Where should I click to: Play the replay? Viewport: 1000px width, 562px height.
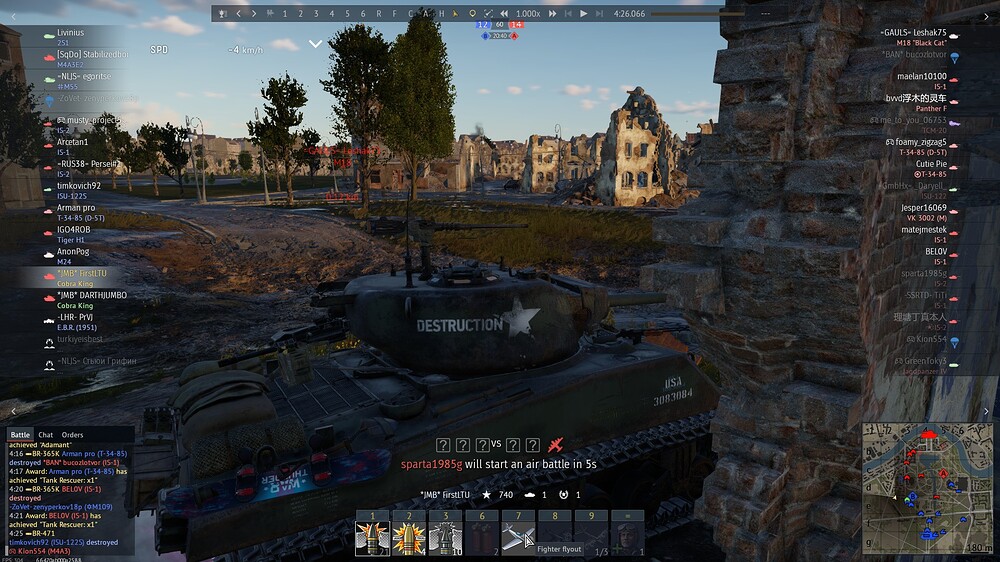click(x=583, y=14)
